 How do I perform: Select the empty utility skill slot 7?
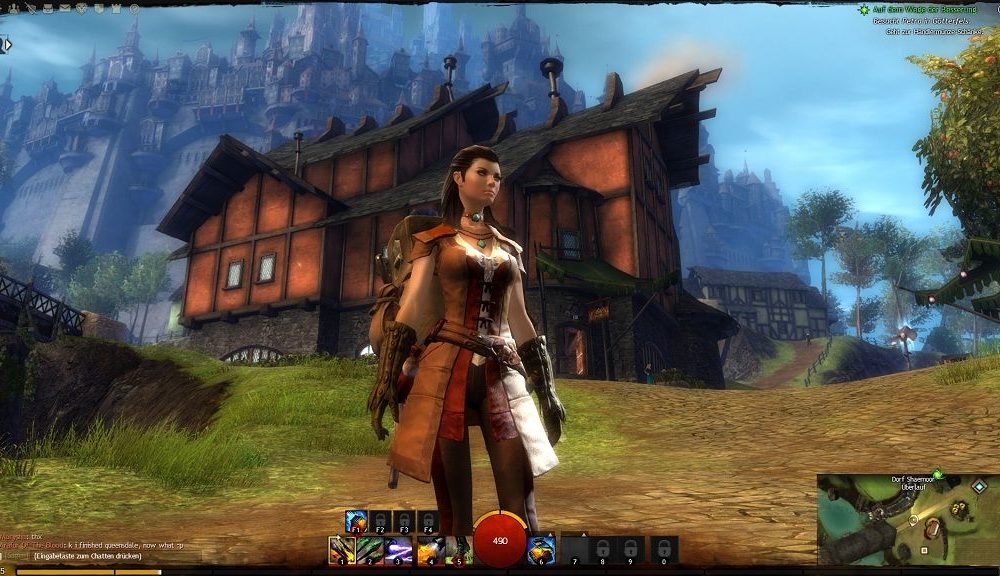click(574, 549)
